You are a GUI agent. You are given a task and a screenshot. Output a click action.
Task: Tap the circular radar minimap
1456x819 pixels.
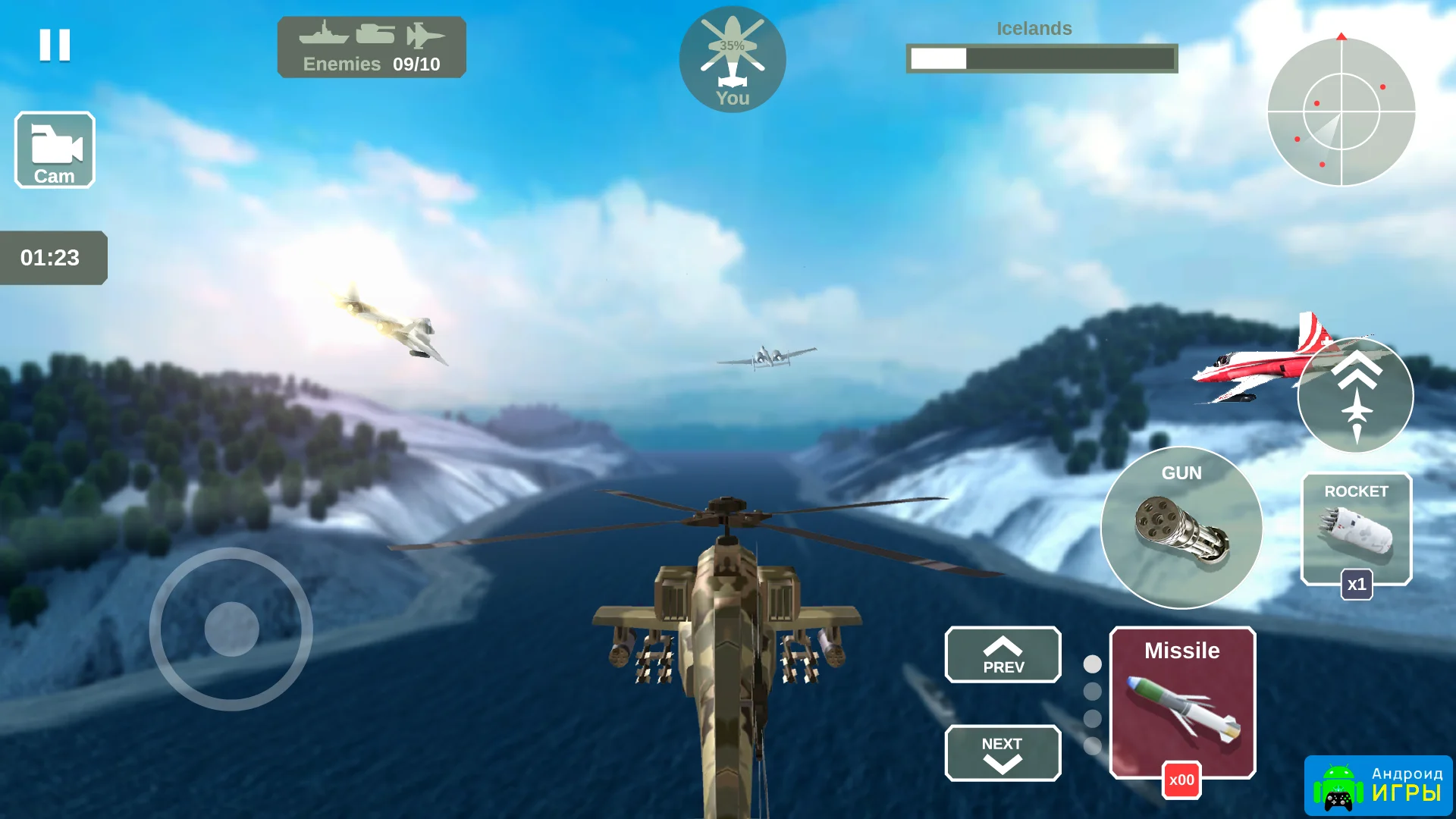(1341, 112)
